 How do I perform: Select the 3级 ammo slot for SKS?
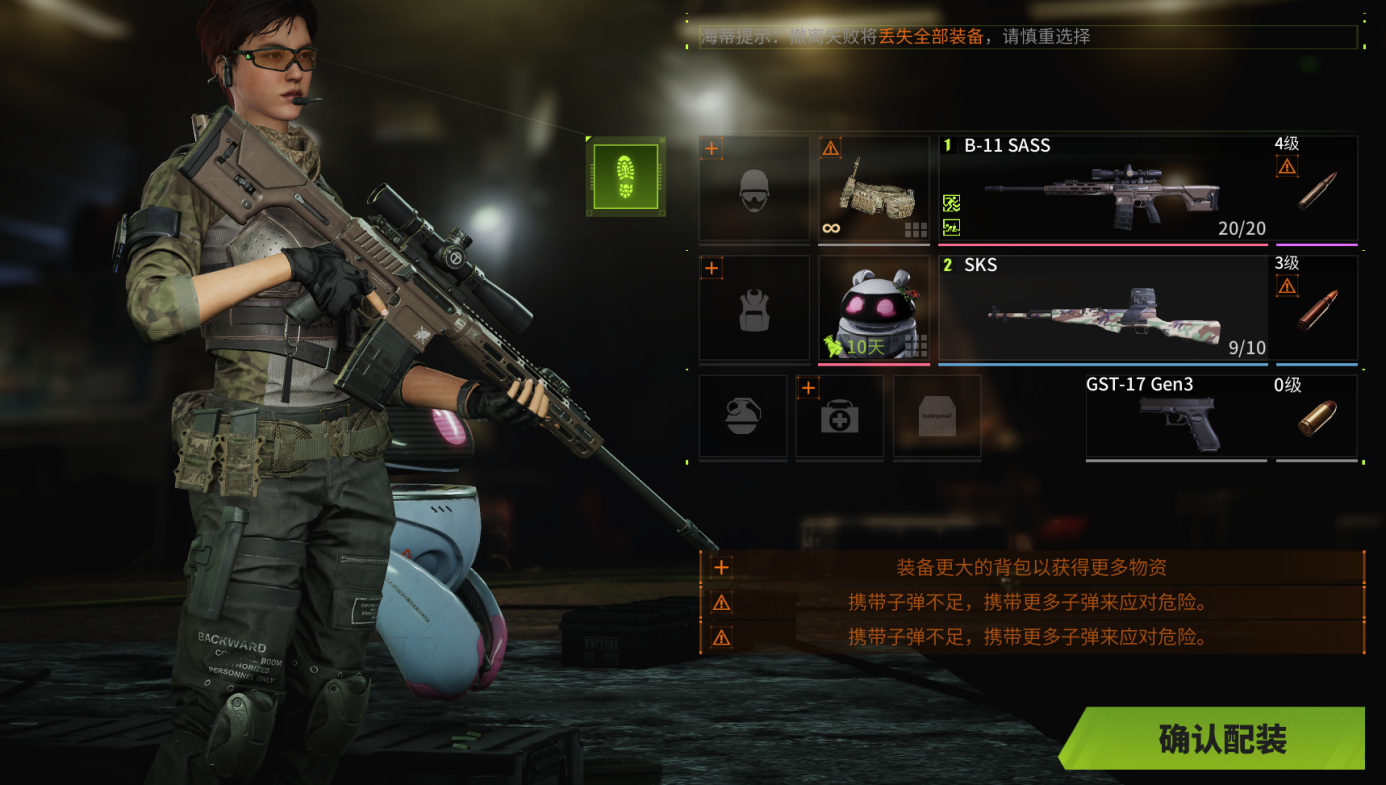pos(1317,309)
